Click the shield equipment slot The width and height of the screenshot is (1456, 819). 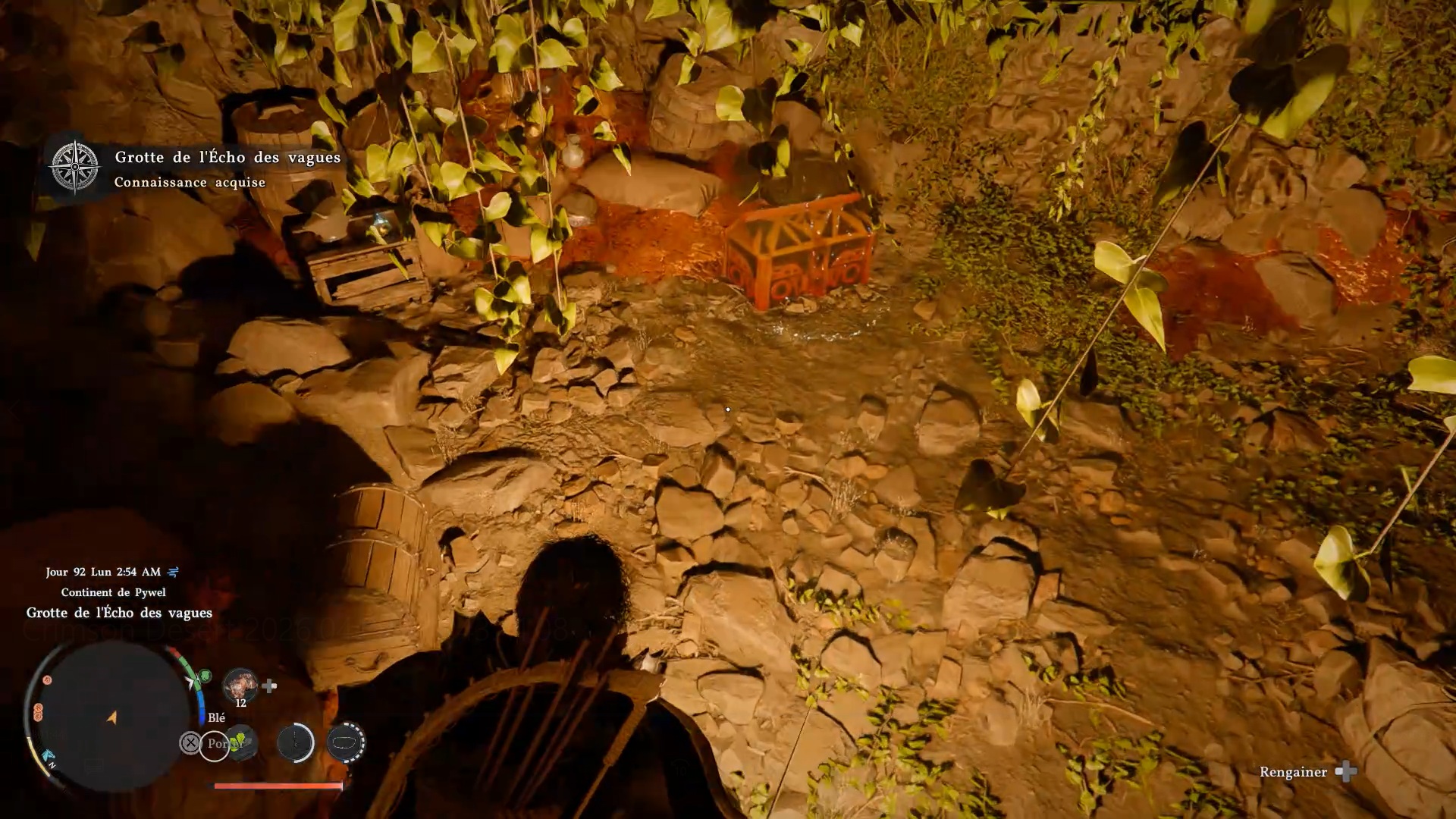(346, 742)
